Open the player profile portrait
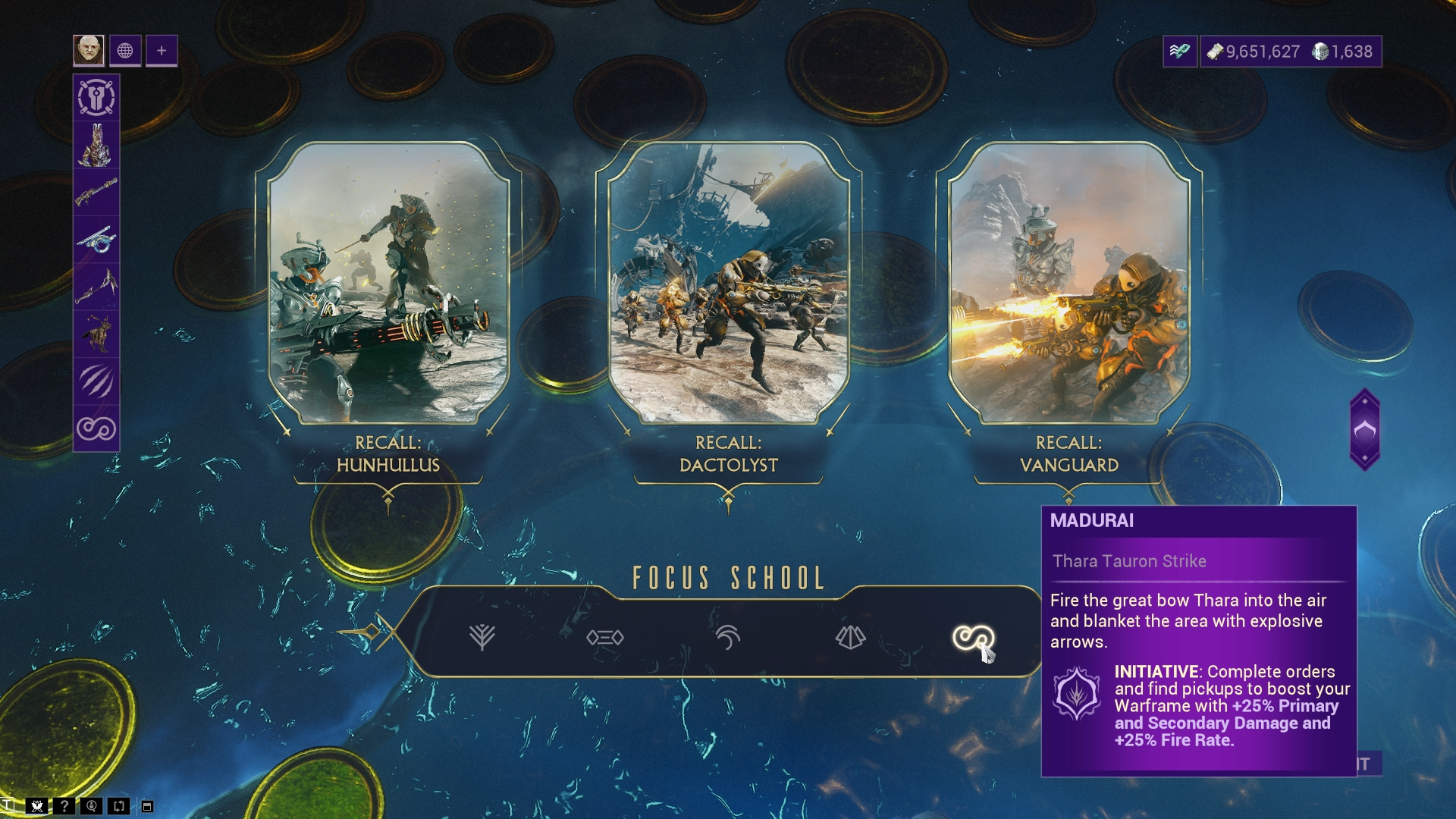1456x819 pixels. [89, 51]
